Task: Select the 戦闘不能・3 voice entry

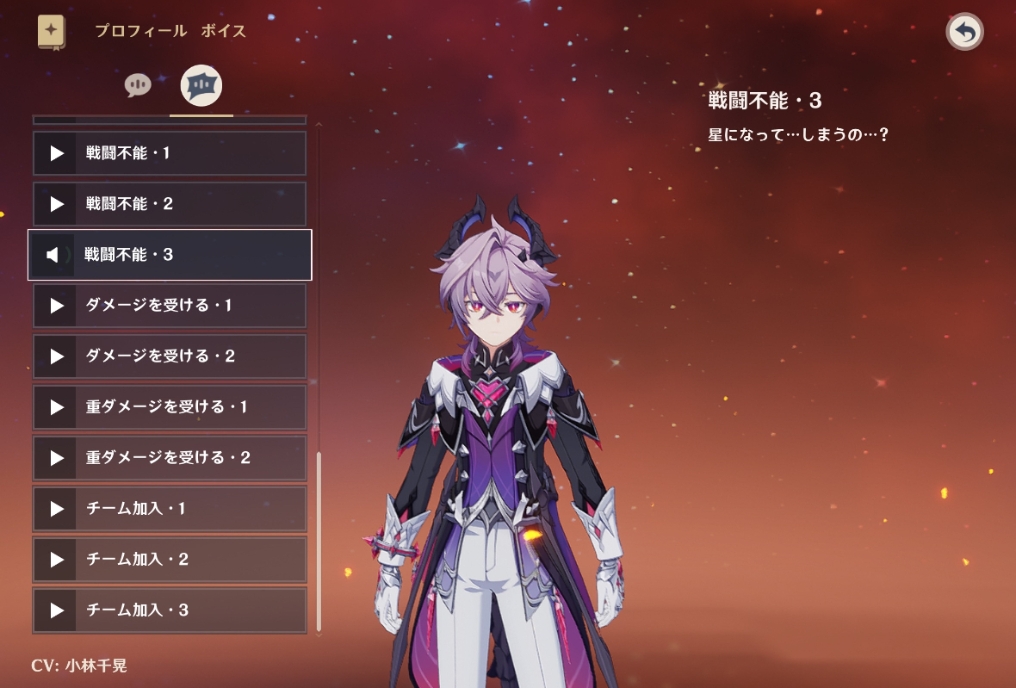Action: [170, 255]
